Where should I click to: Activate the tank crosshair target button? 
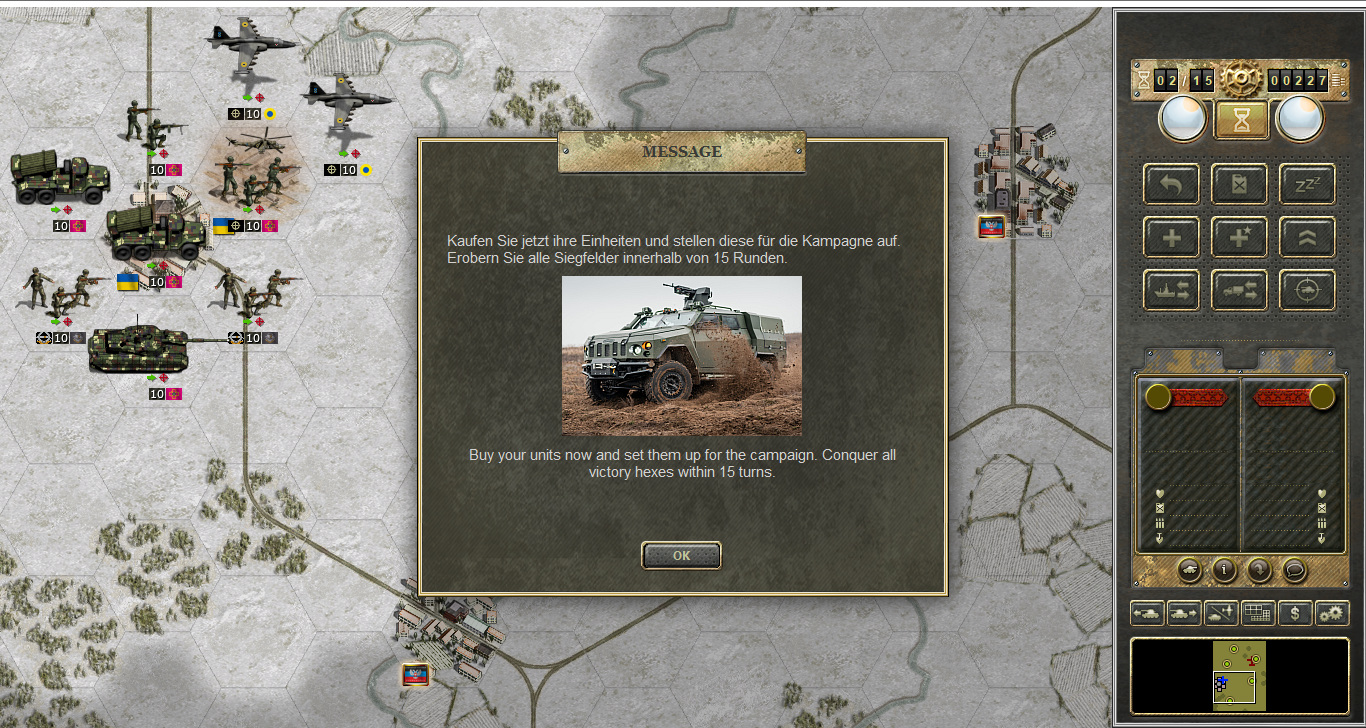pos(1307,290)
